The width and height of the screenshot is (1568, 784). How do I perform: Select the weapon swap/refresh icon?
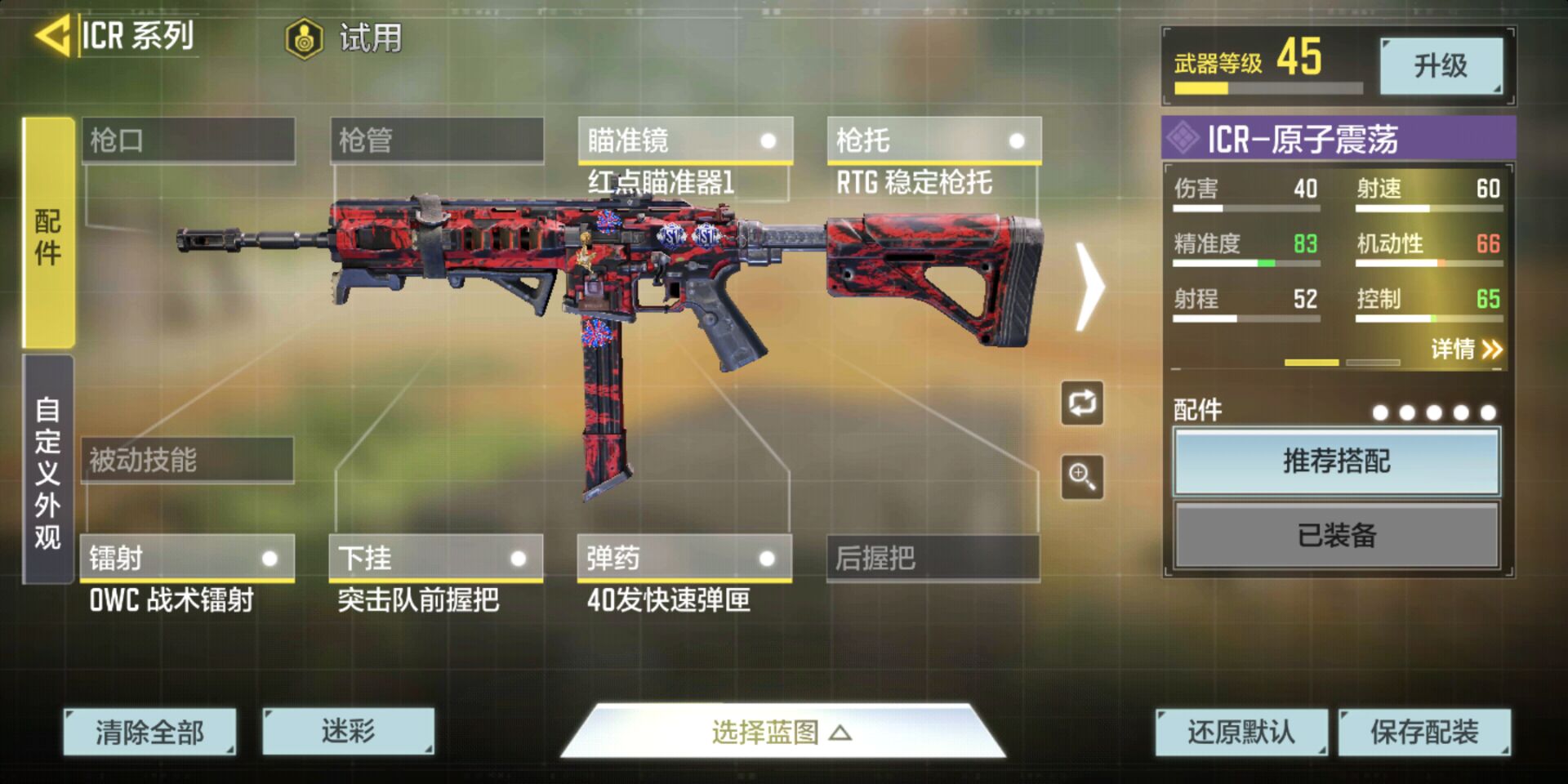pyautogui.click(x=1082, y=403)
